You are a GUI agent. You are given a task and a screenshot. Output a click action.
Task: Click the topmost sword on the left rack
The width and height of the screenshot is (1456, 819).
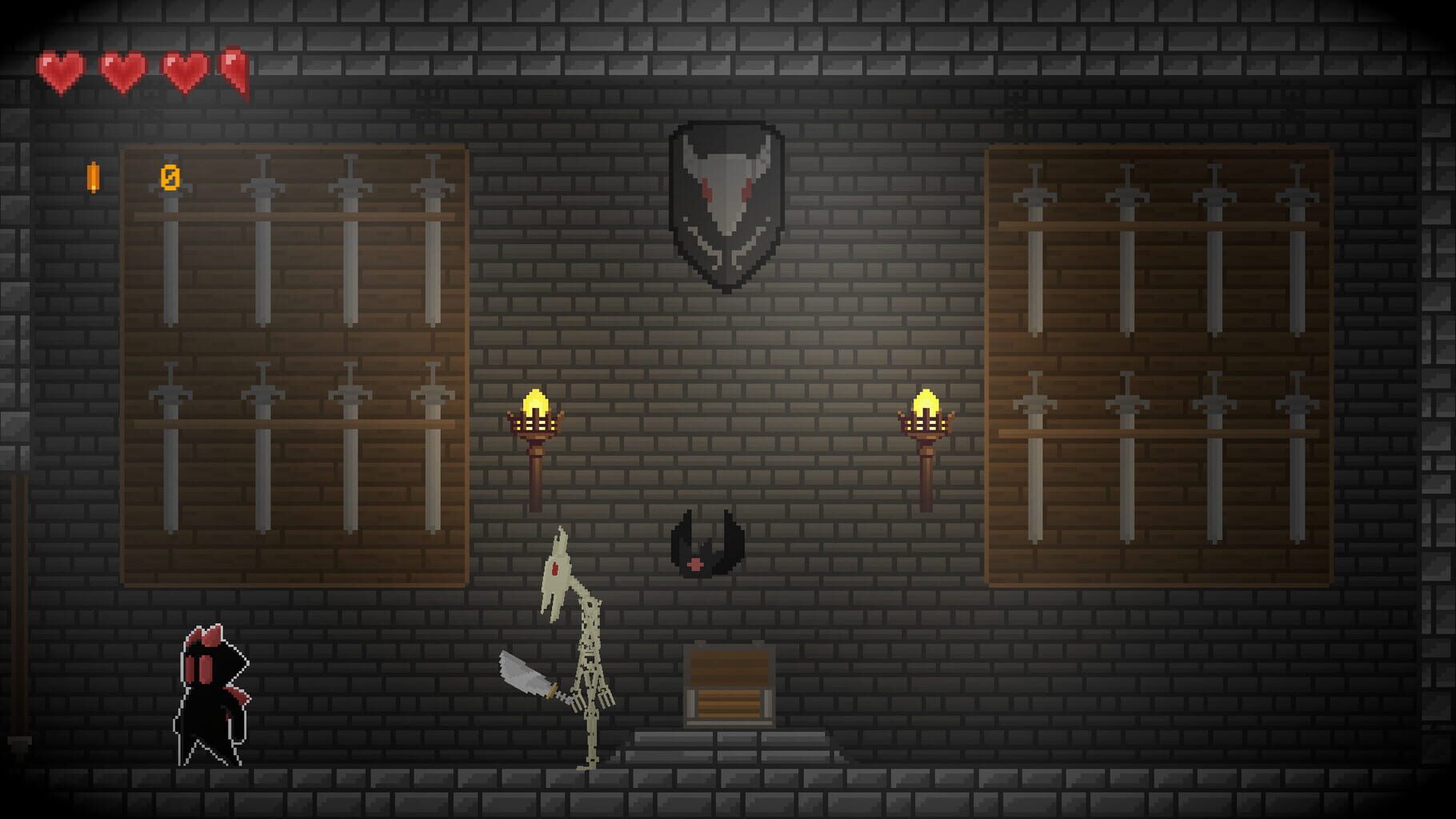tap(170, 240)
